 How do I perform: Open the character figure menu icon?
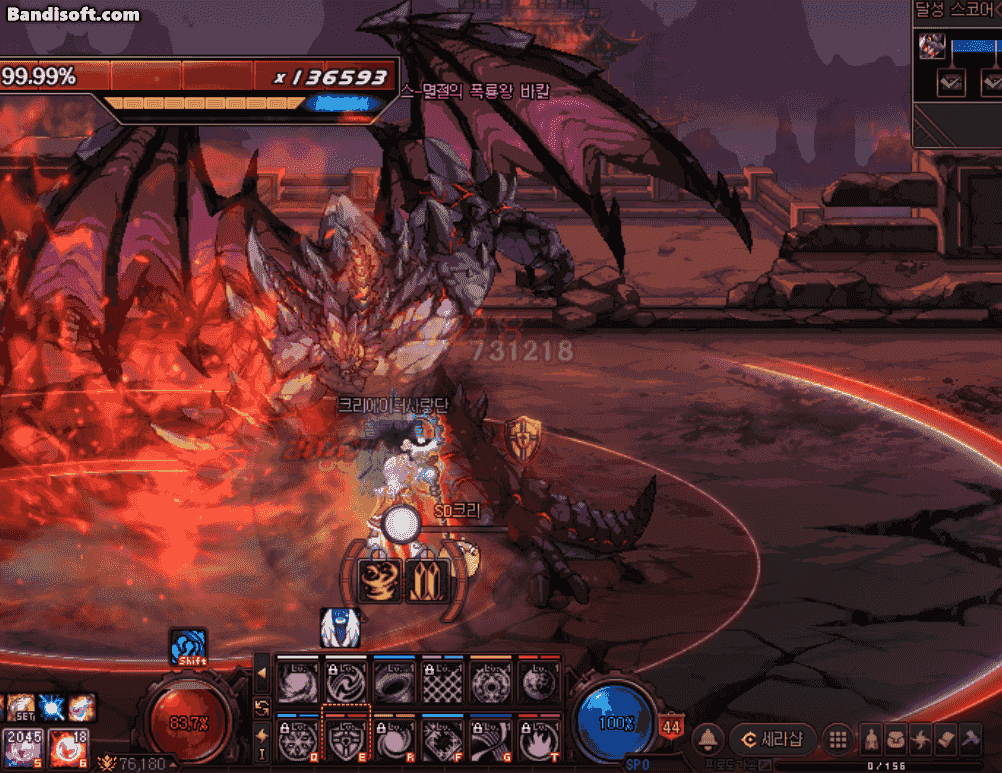872,740
